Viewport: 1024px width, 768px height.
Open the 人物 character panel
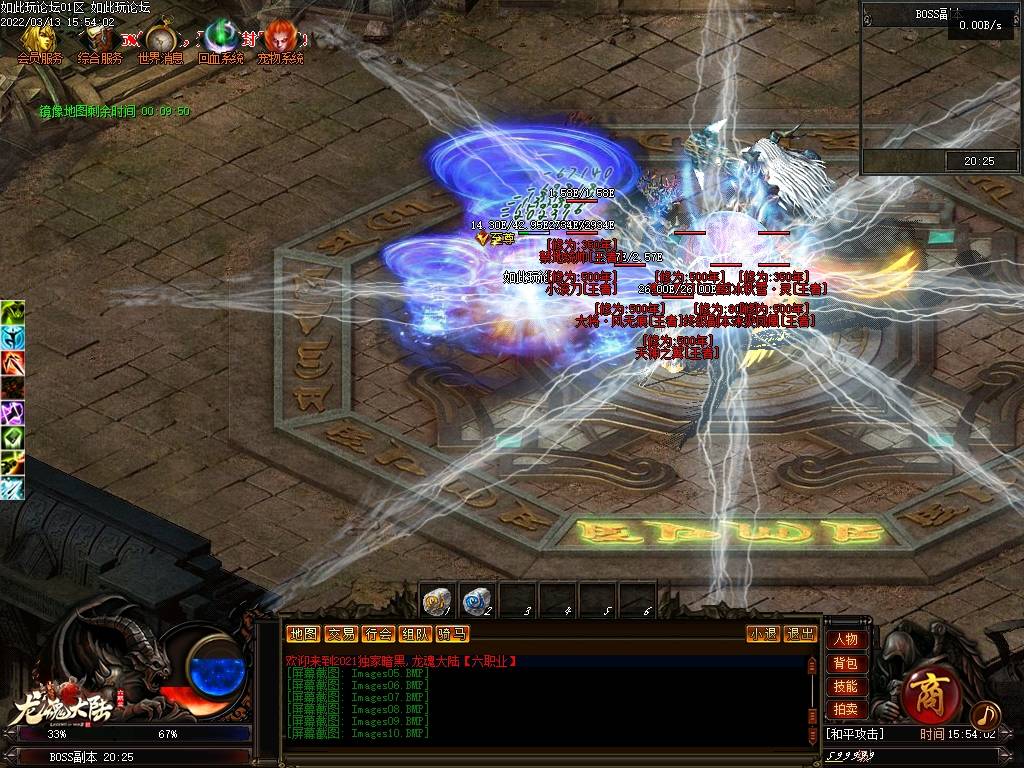tap(845, 639)
